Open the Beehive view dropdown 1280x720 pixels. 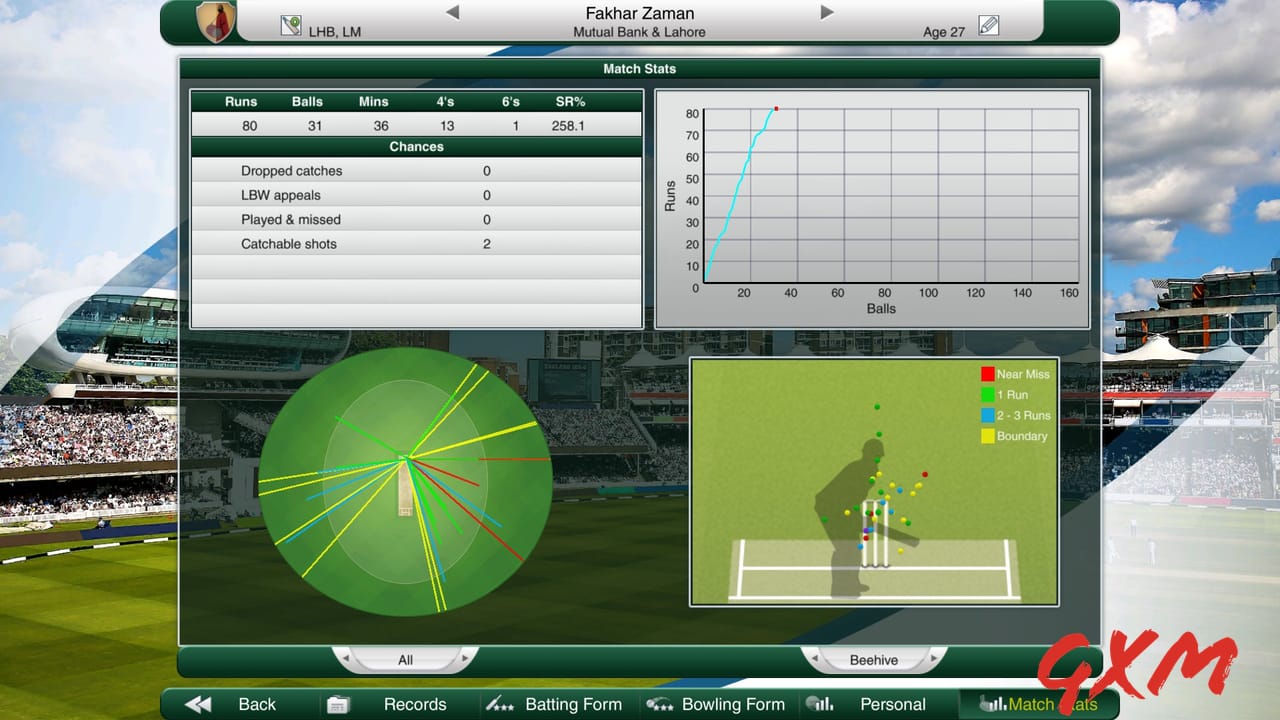874,659
